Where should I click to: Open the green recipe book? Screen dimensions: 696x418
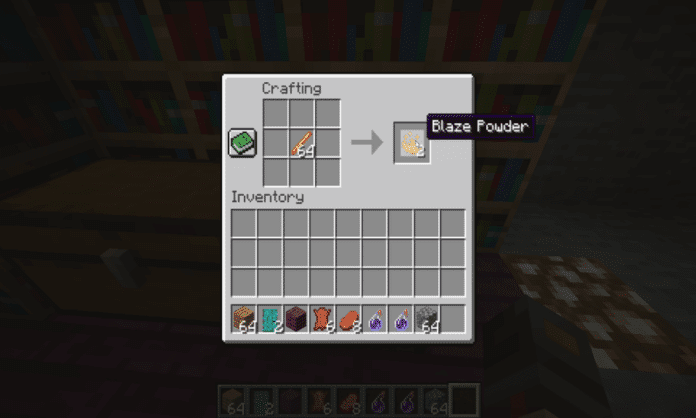pyautogui.click(x=242, y=142)
